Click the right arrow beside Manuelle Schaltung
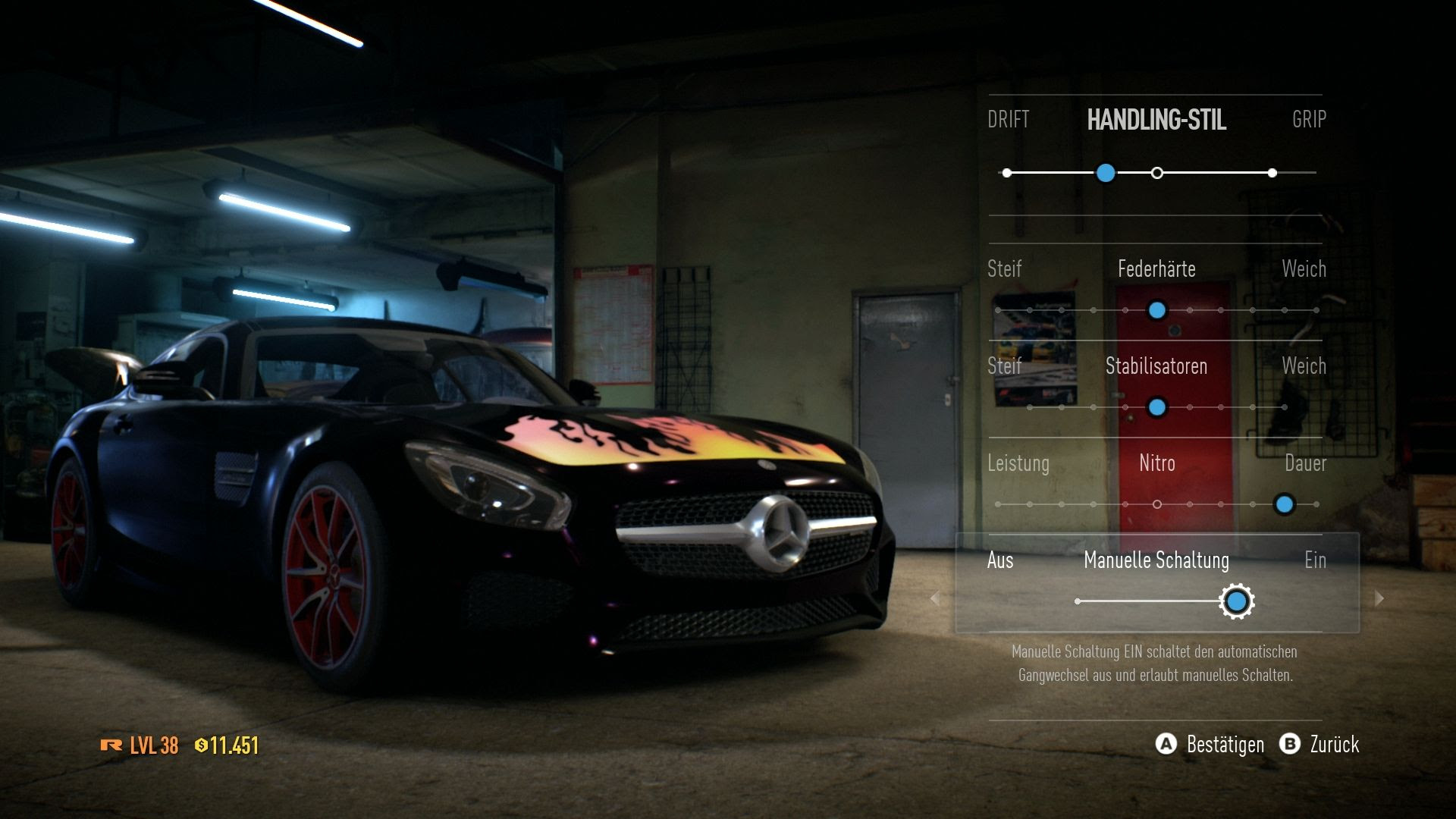1456x819 pixels. pyautogui.click(x=1379, y=598)
